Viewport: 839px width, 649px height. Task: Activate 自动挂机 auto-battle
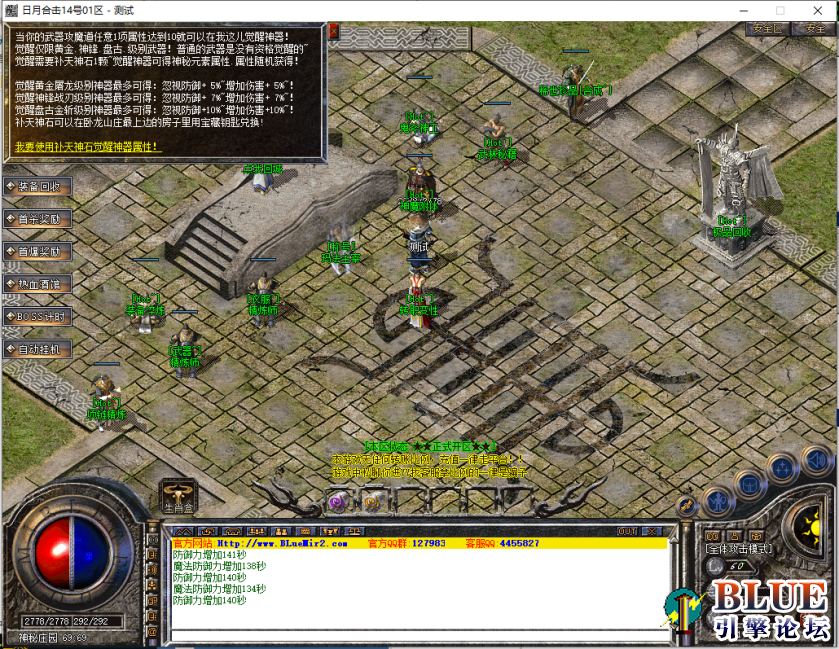click(x=38, y=349)
